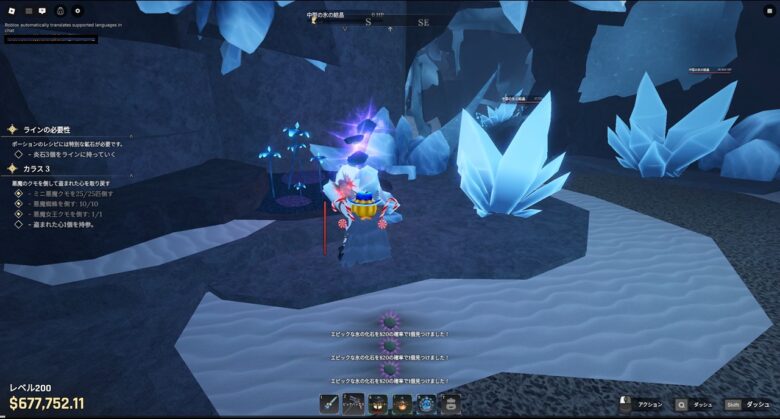Select the カラス 3 quest entry
780x419 pixels.
click(37, 169)
